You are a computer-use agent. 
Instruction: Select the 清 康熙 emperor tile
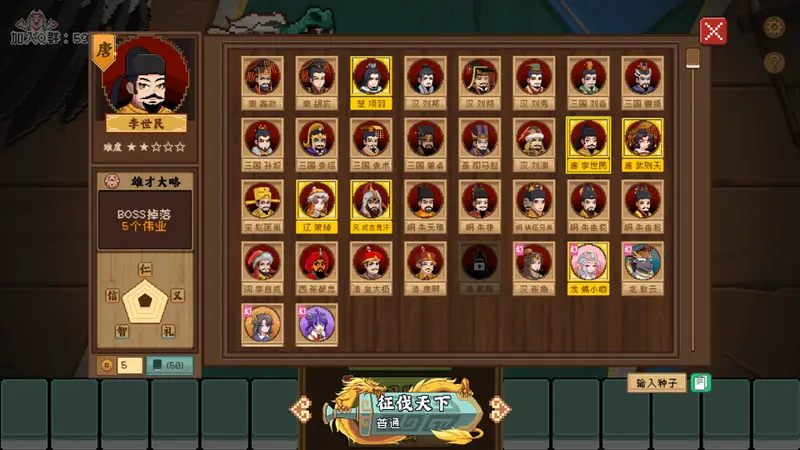point(425,262)
